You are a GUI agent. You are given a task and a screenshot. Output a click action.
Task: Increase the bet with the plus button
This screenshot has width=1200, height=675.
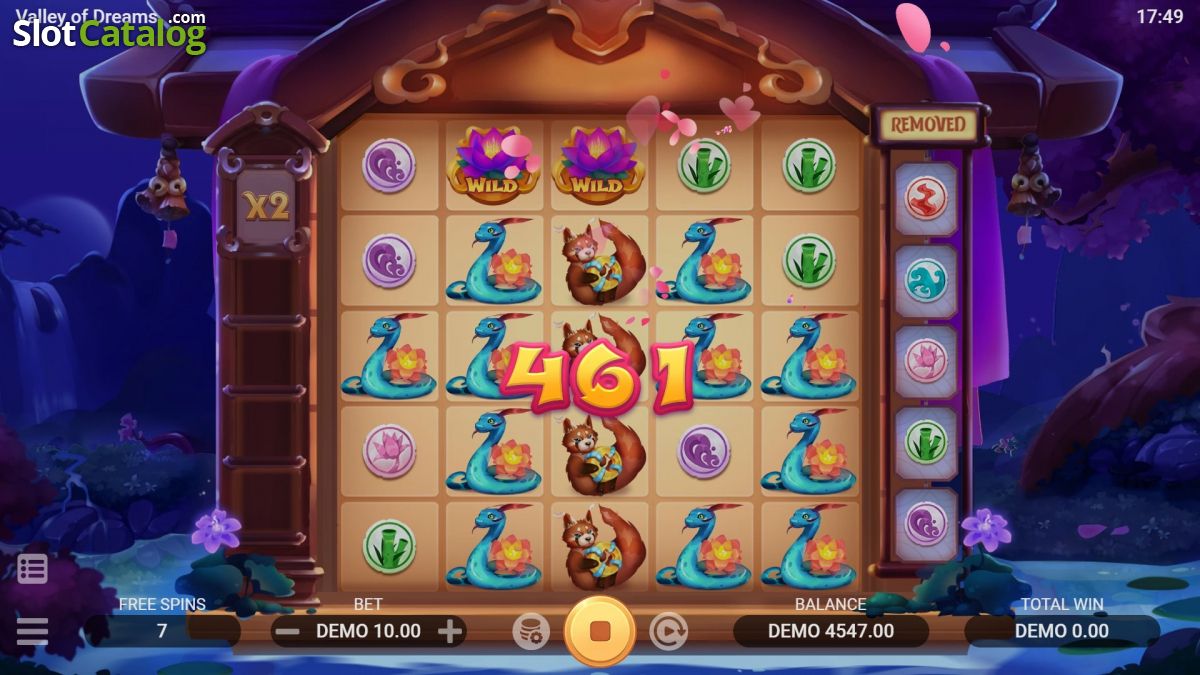click(x=450, y=631)
